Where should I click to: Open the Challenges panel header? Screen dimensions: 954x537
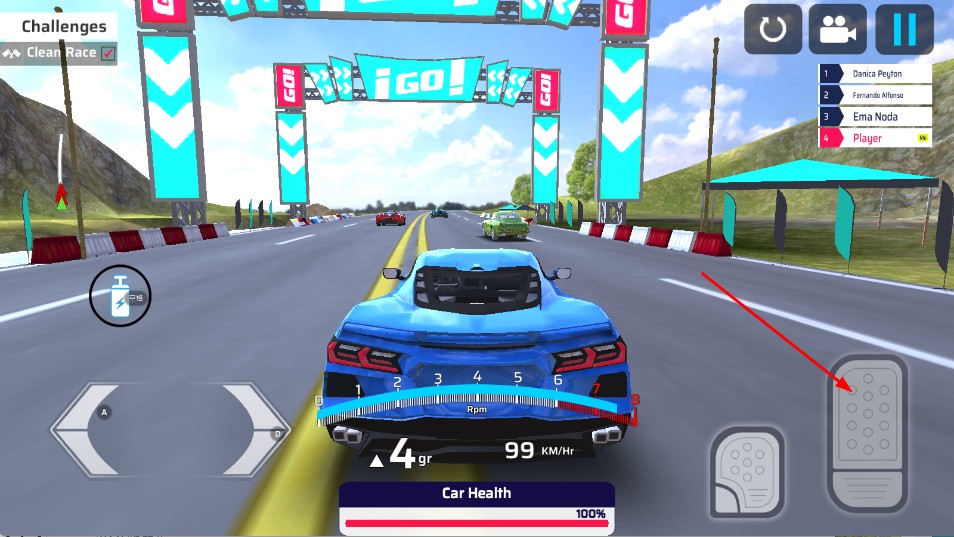(63, 27)
